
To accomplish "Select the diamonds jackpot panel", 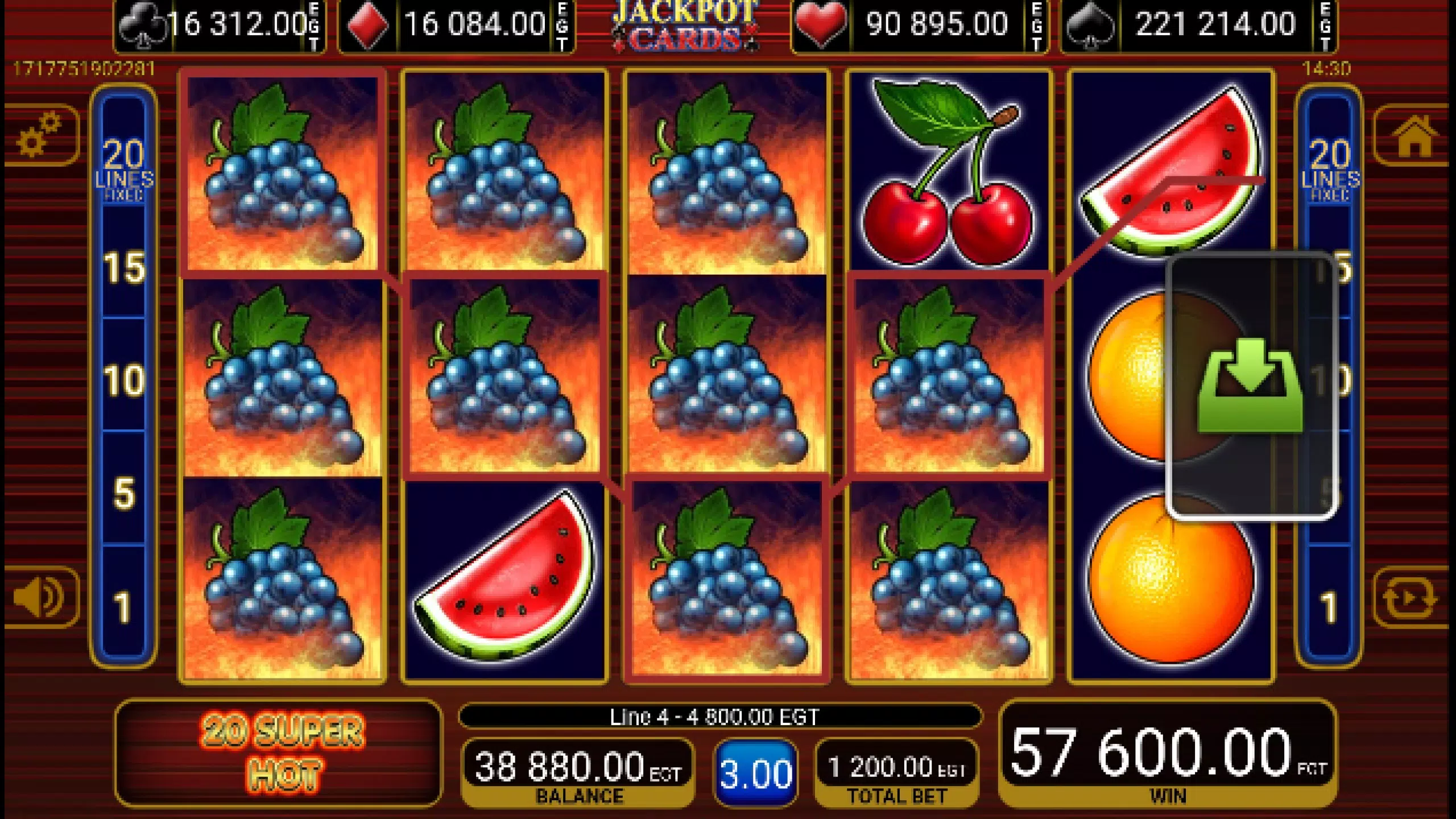I will point(456,26).
